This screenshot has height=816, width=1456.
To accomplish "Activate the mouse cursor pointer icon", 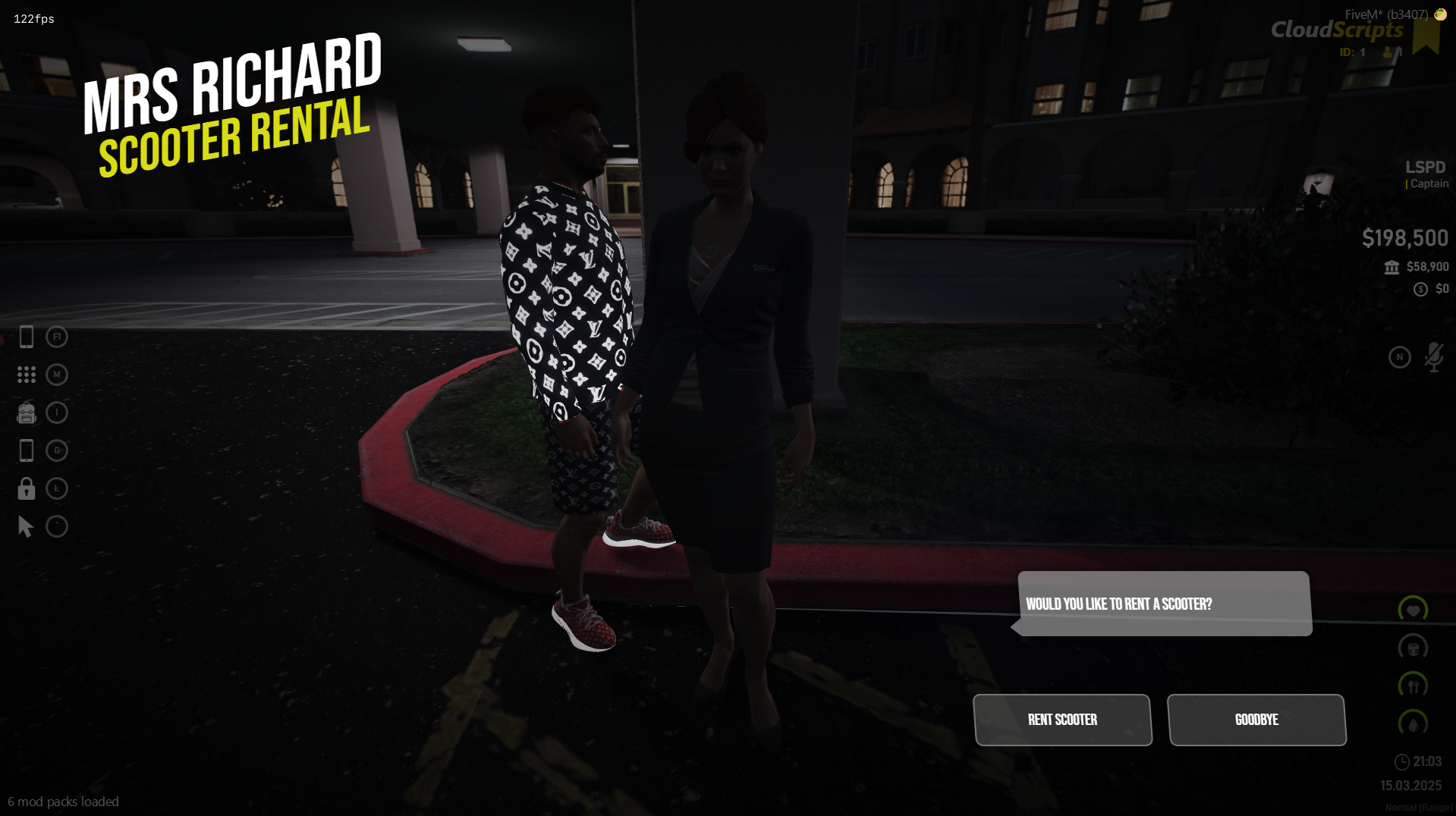I will tap(26, 526).
